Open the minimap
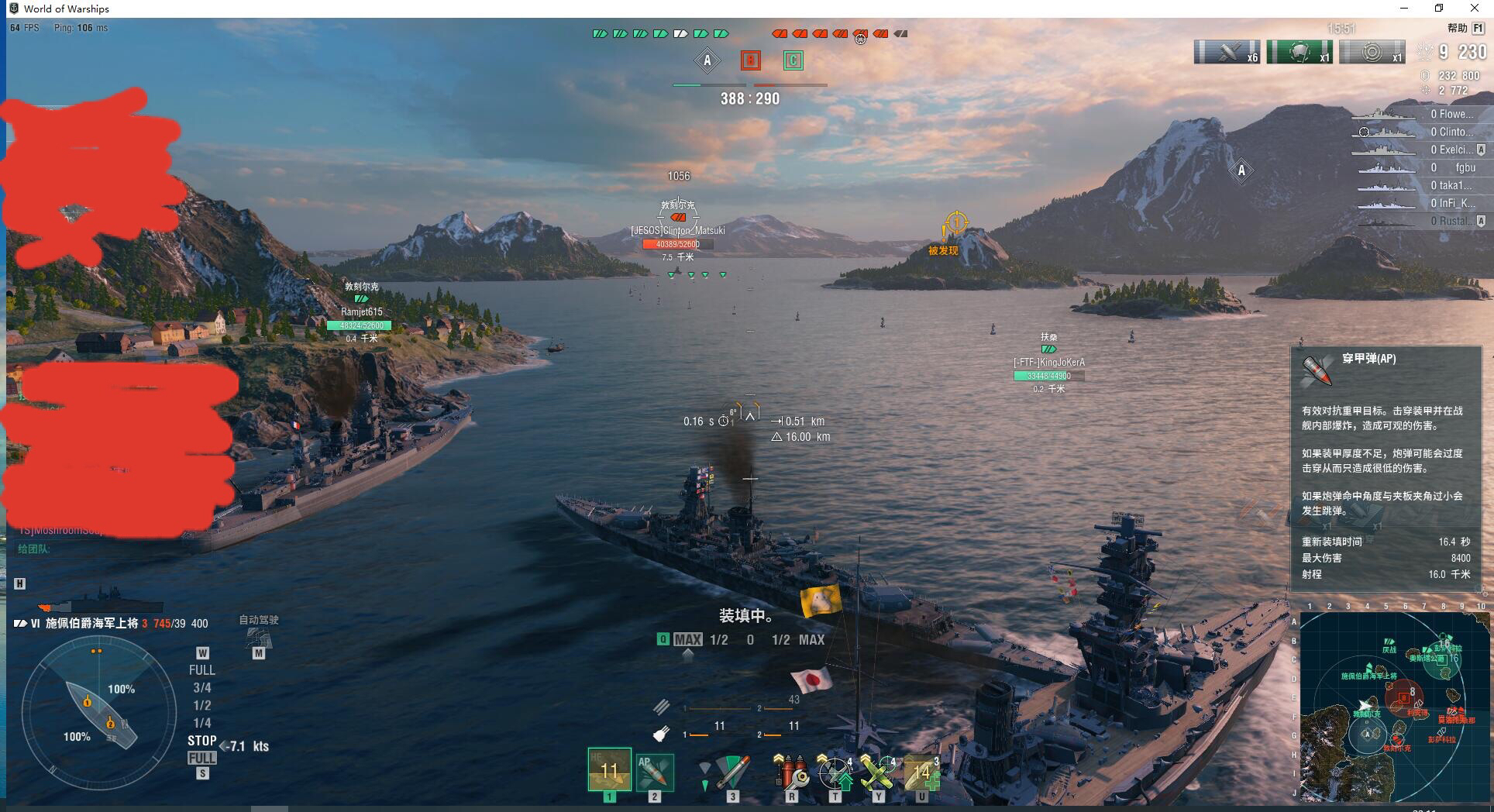Image resolution: width=1494 pixels, height=812 pixels. (x=1394, y=706)
